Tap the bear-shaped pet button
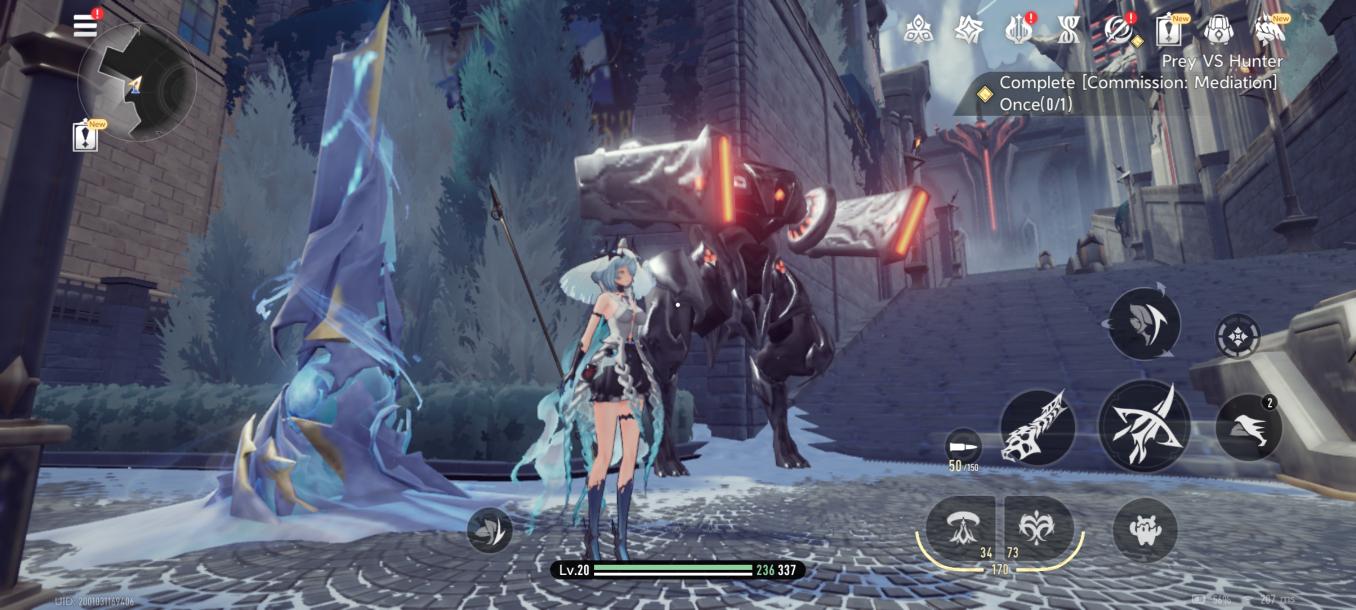 [x=1144, y=529]
